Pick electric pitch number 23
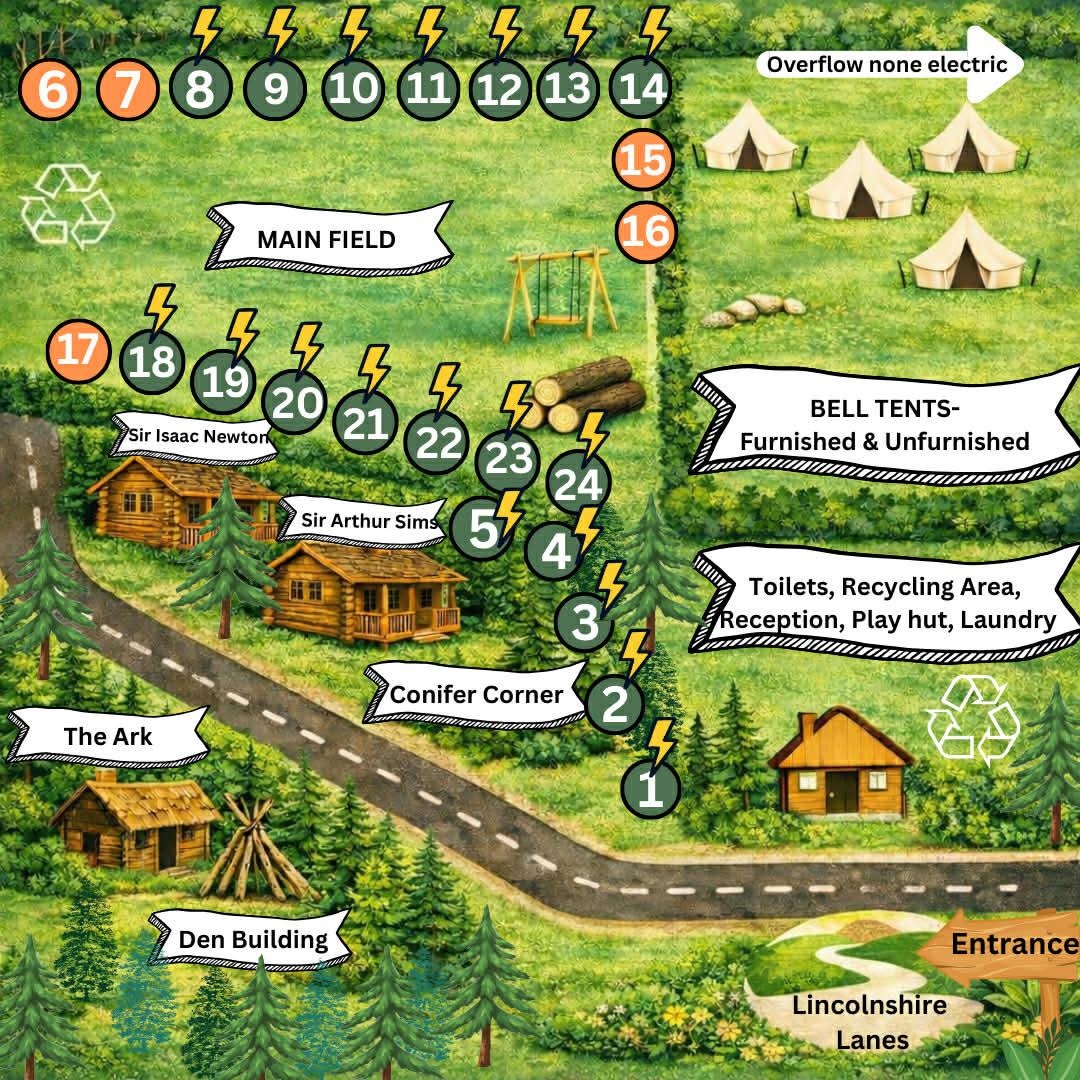This screenshot has width=1080, height=1080. [507, 460]
